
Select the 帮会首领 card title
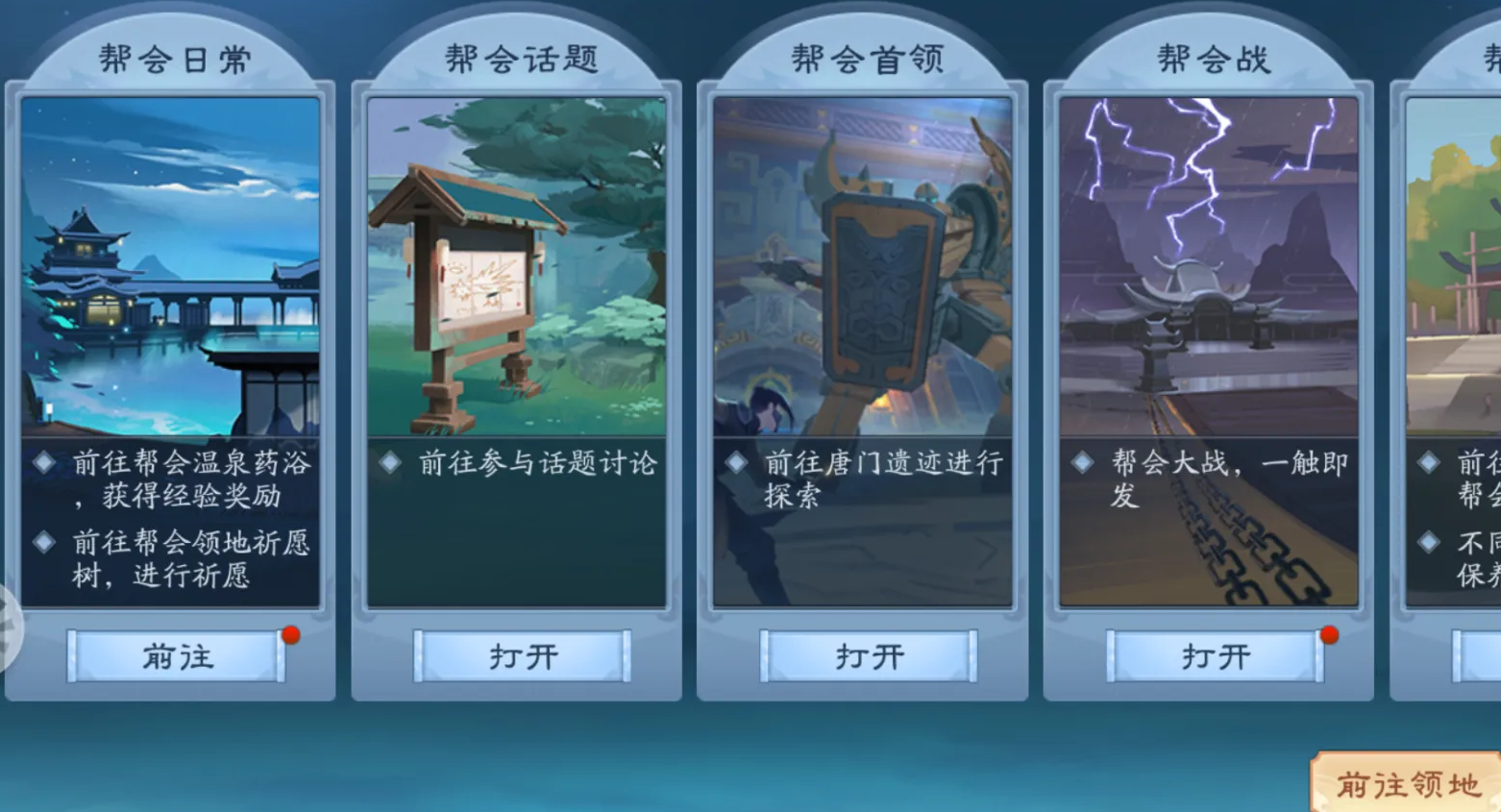pyautogui.click(x=866, y=56)
